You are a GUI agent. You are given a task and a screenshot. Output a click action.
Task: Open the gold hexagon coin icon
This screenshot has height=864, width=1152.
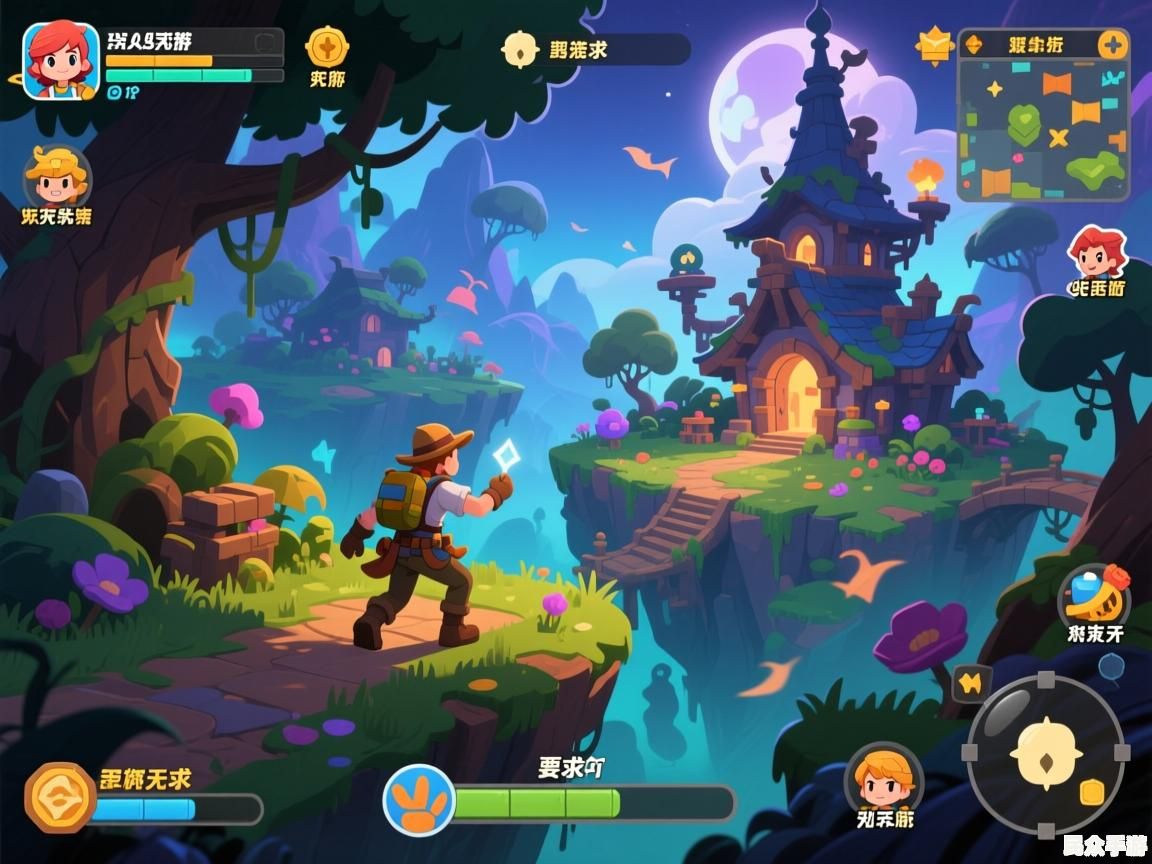pyautogui.click(x=60, y=797)
